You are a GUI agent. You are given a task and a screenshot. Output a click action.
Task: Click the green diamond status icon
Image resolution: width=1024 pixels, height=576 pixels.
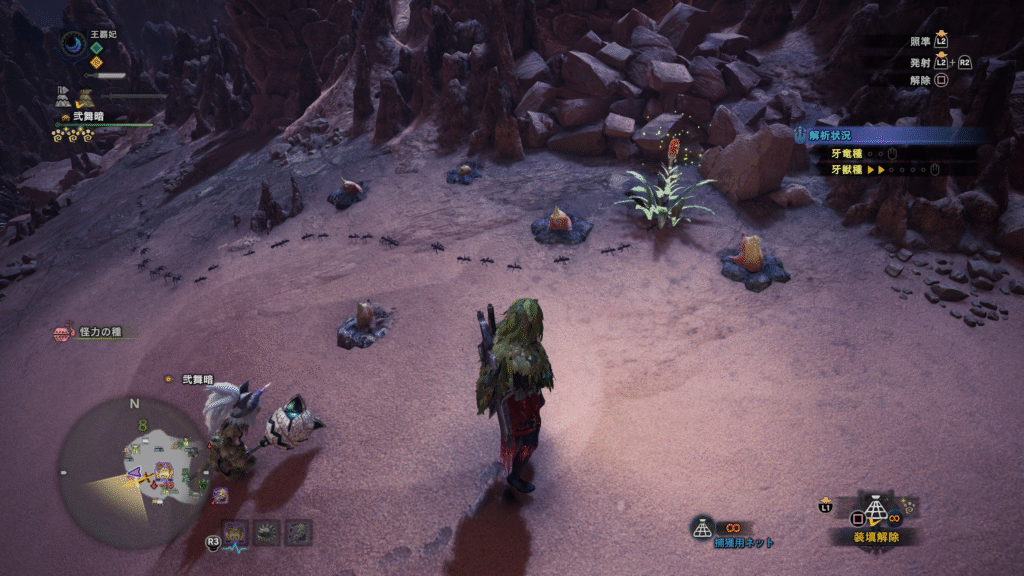tap(96, 46)
